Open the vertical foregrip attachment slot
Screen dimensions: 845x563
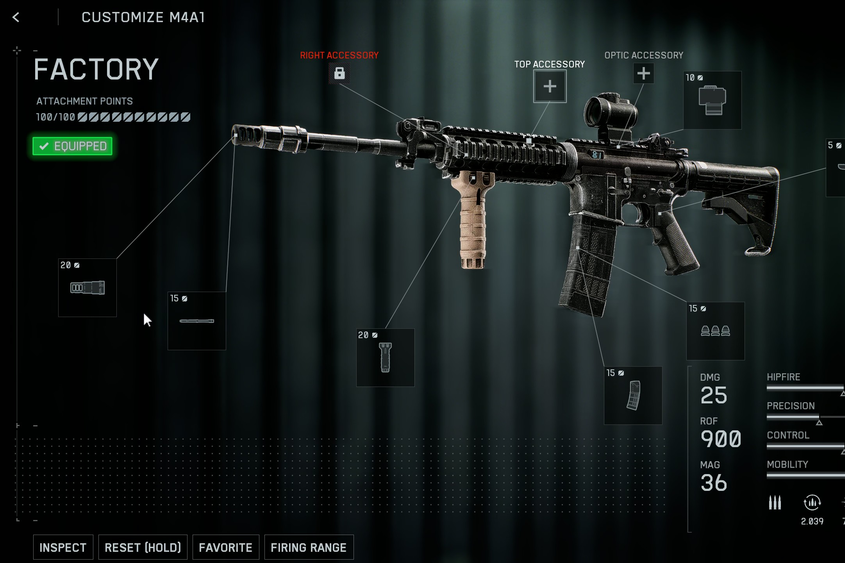point(385,358)
